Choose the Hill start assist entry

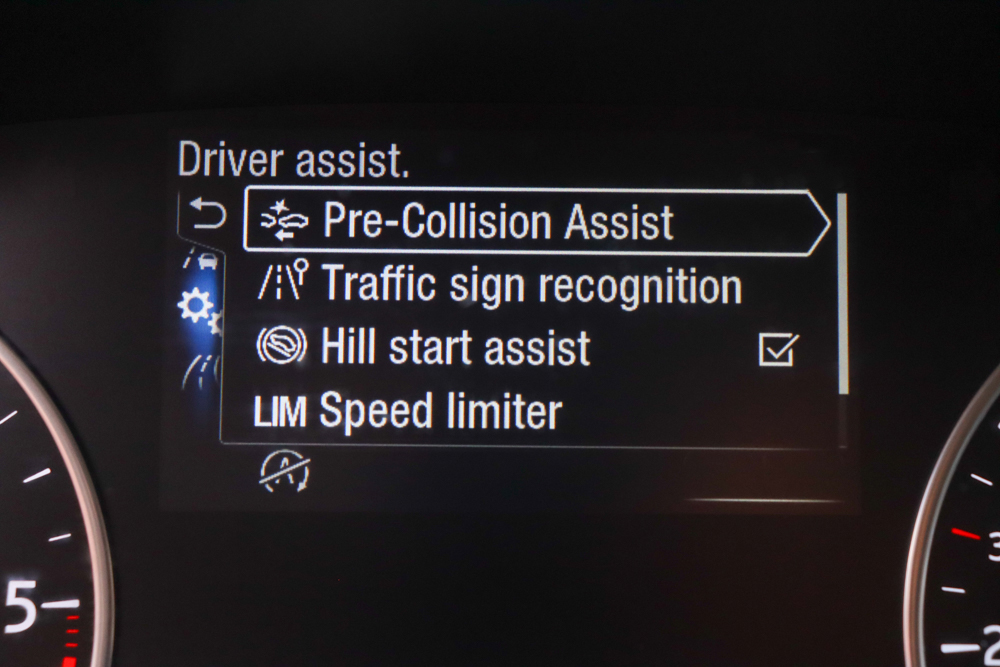pos(455,348)
